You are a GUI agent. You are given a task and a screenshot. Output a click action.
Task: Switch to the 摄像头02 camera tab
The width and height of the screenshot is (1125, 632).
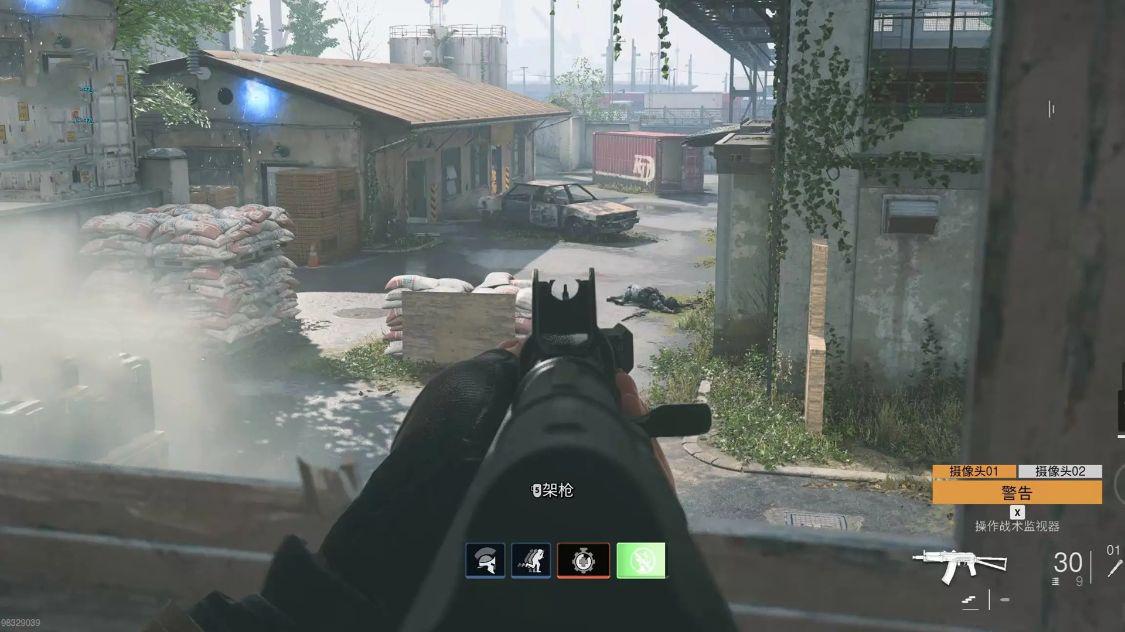(1060, 471)
